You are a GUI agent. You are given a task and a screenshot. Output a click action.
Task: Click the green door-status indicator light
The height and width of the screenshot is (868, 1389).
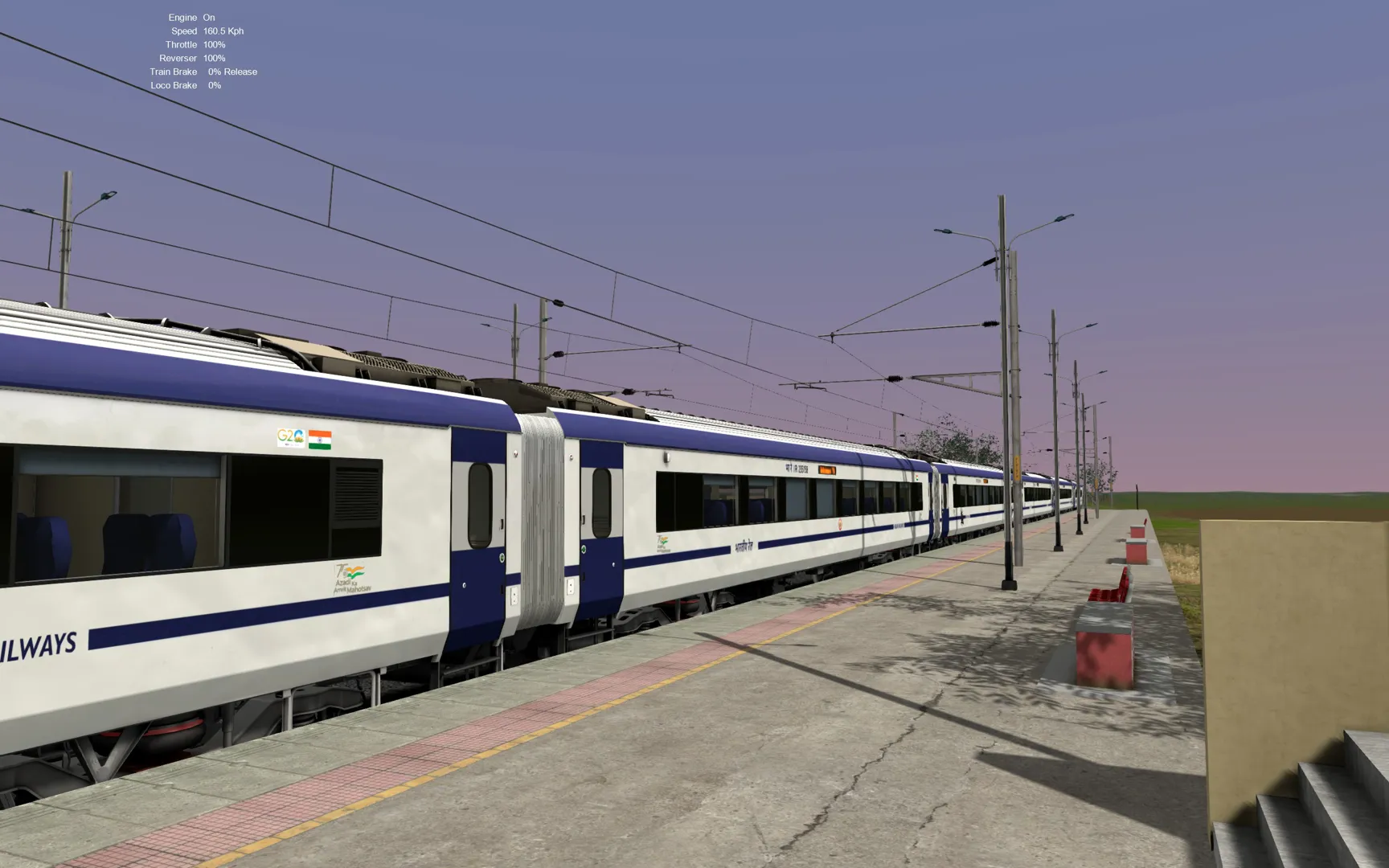[502, 556]
